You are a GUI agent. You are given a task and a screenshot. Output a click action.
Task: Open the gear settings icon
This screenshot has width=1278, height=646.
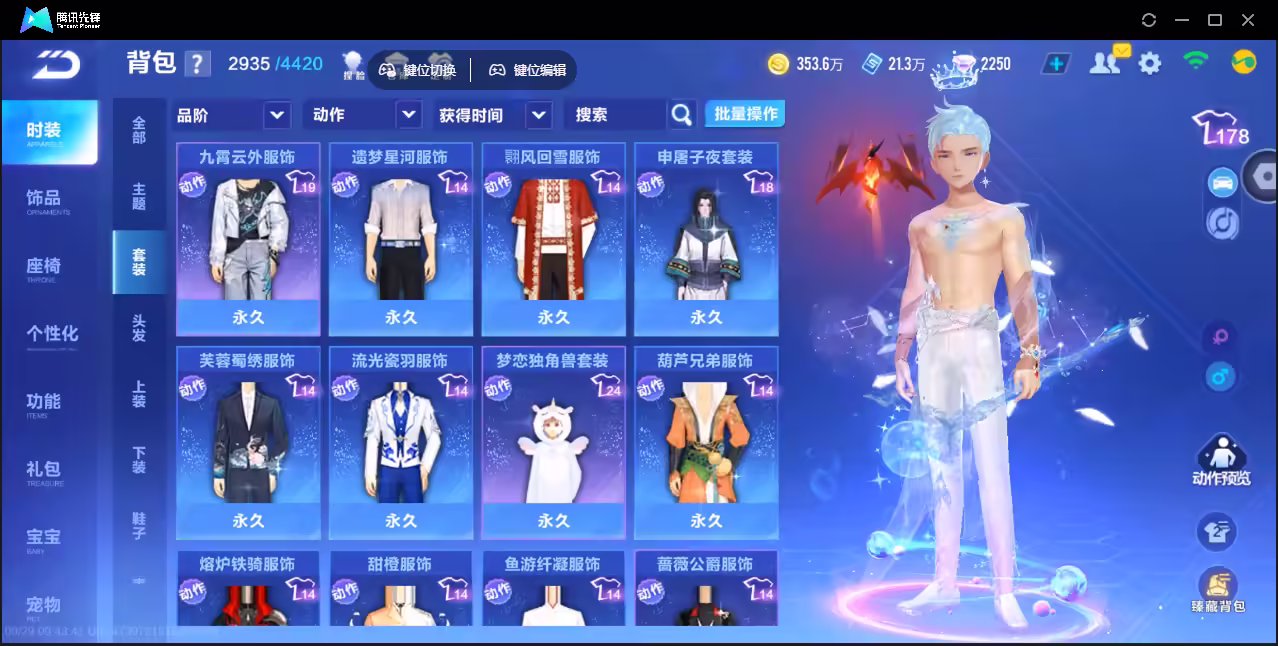coord(1150,64)
